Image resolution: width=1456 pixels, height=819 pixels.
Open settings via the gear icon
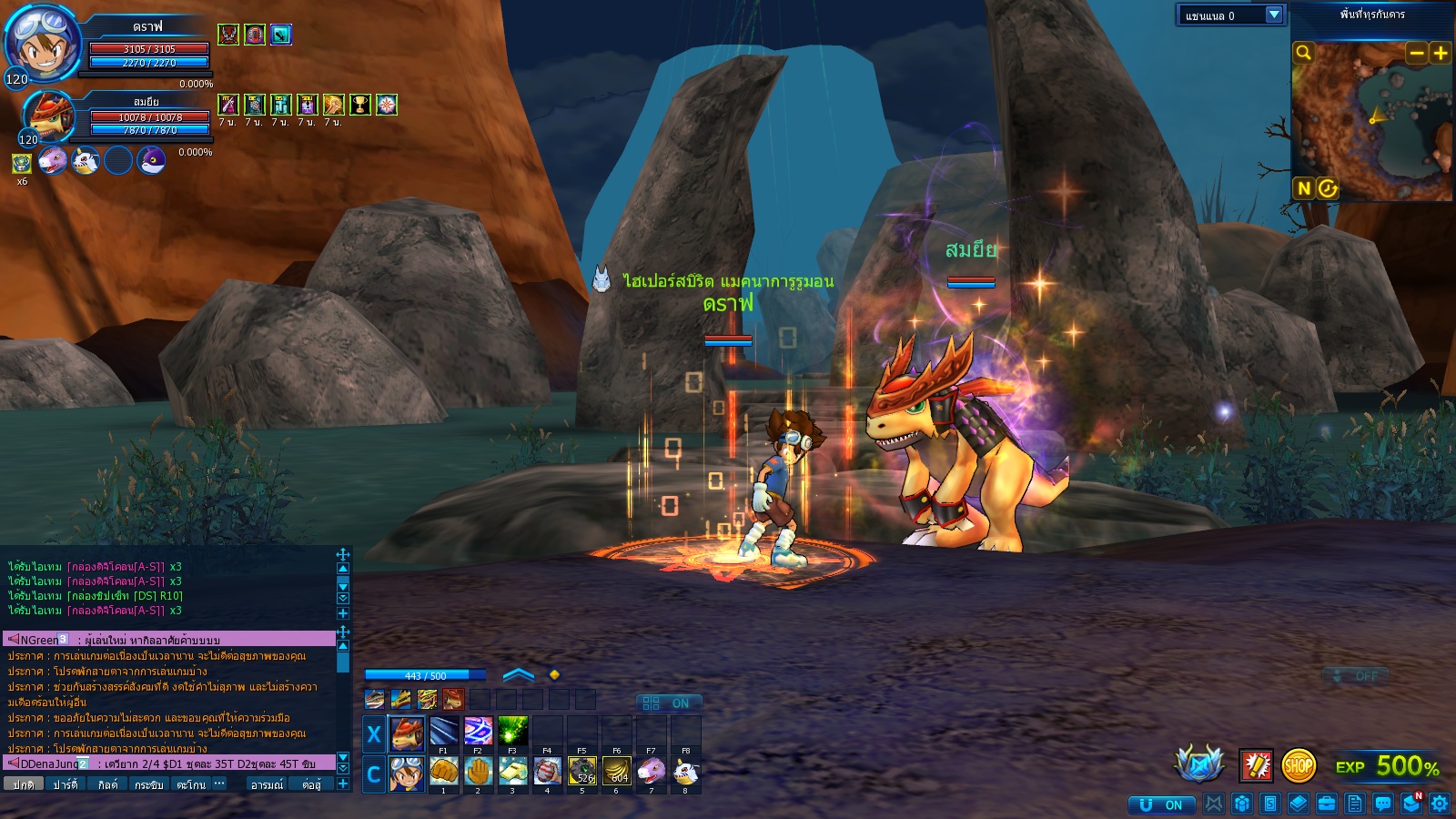1440,803
